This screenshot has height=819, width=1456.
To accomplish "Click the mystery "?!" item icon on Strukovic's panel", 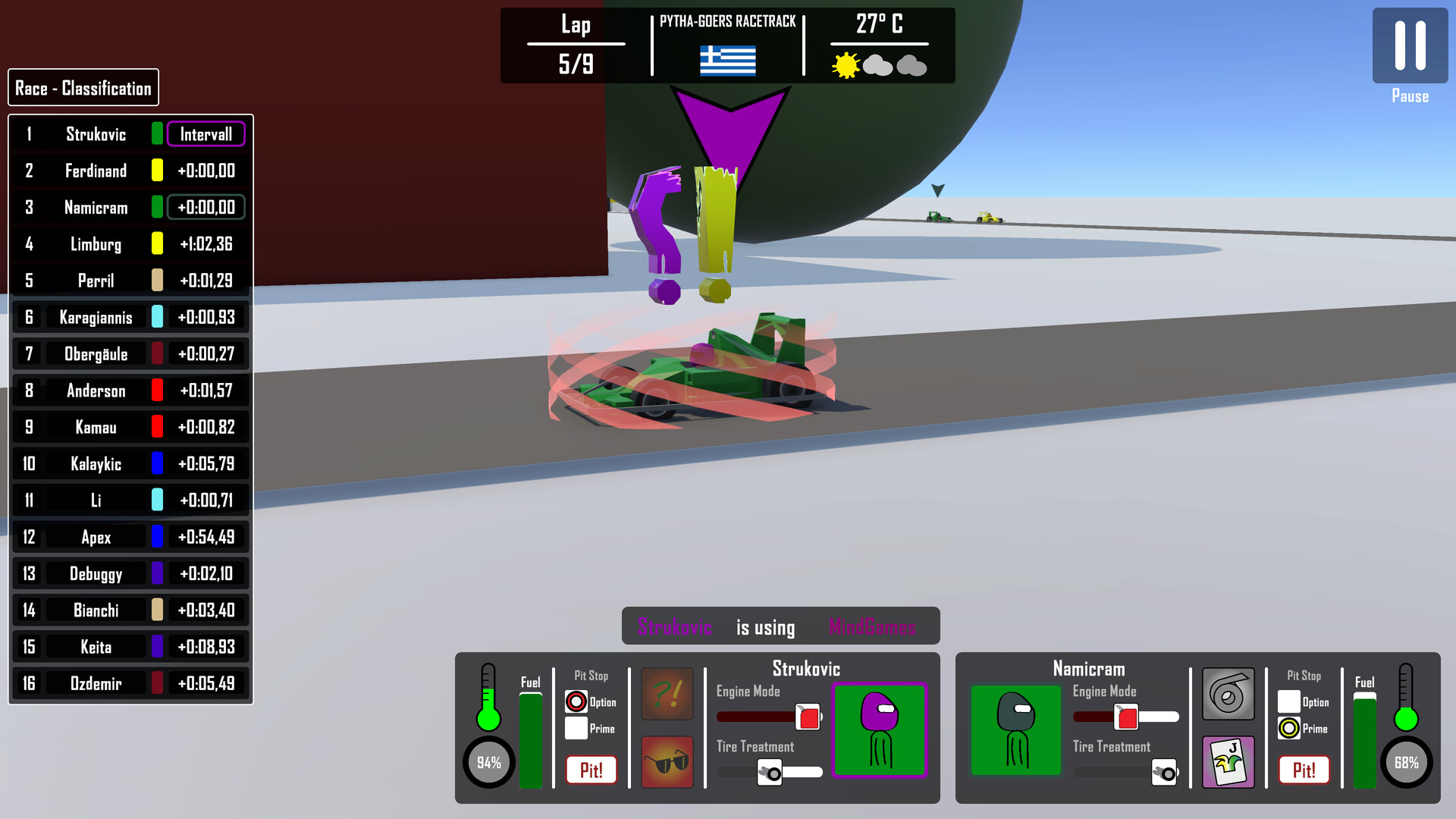I will (x=667, y=694).
